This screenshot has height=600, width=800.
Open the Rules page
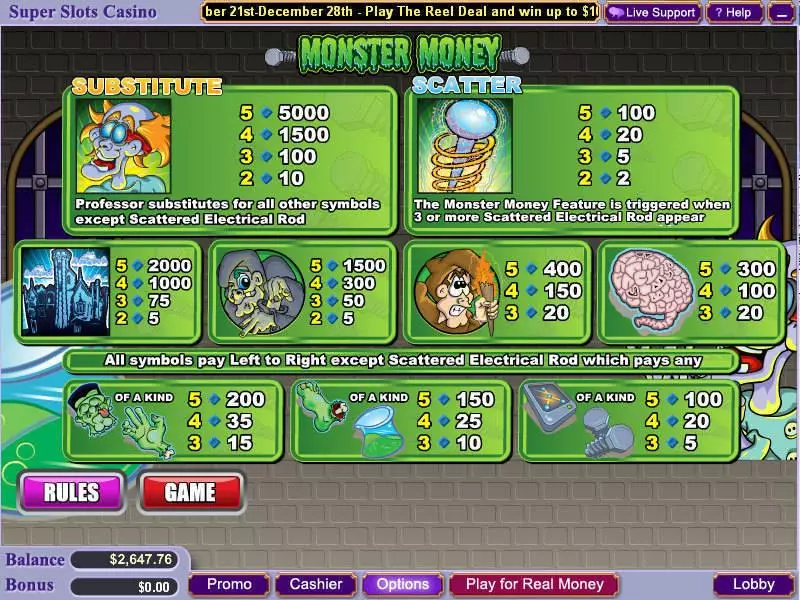point(71,492)
